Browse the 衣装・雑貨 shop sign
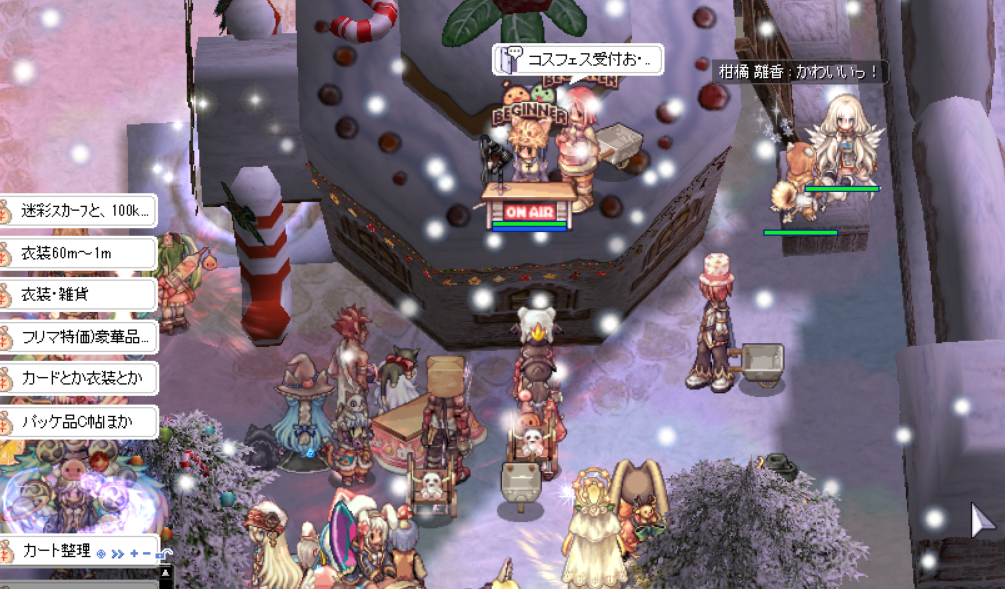 pos(78,295)
